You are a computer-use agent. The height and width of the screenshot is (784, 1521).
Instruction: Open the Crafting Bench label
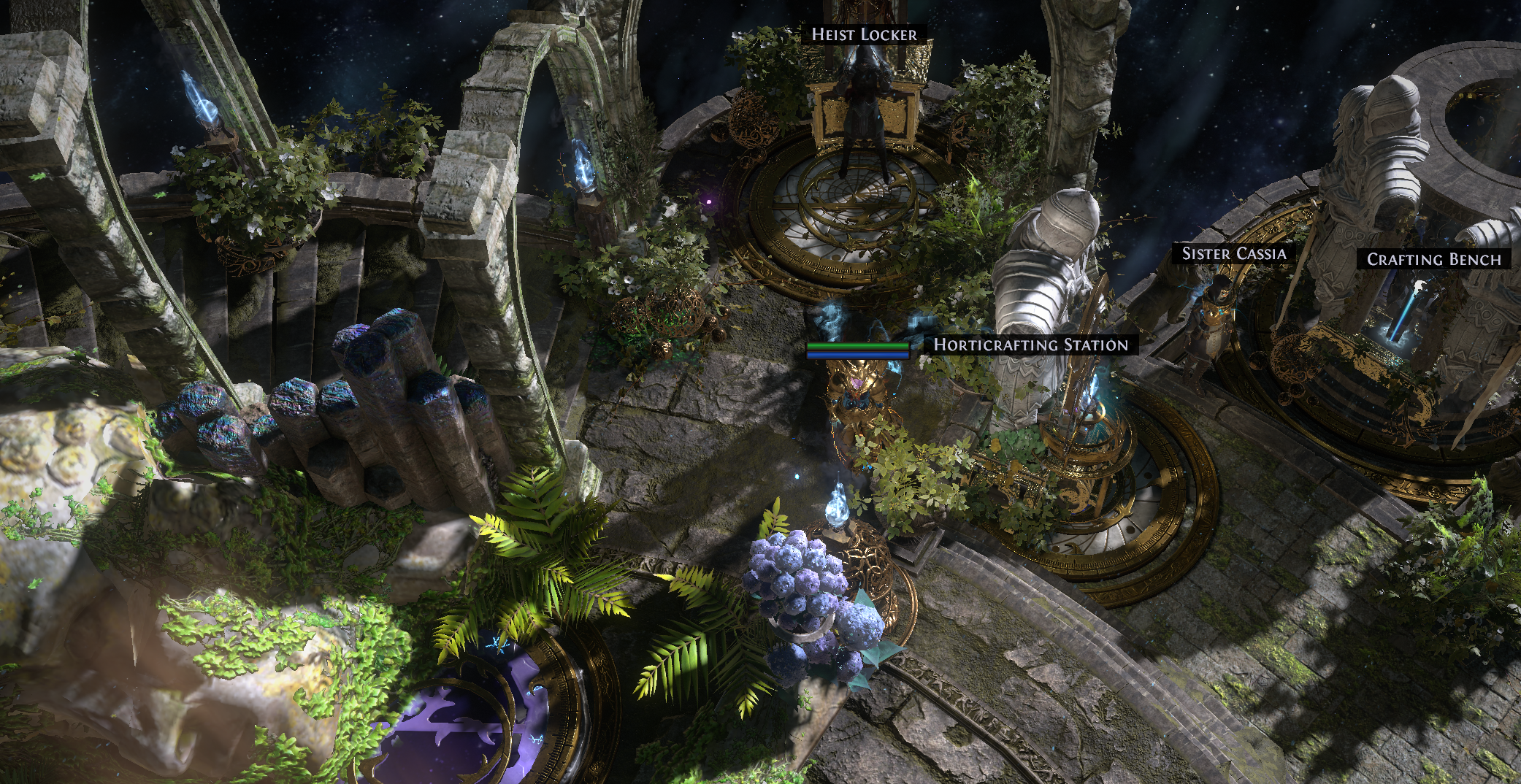click(1433, 259)
